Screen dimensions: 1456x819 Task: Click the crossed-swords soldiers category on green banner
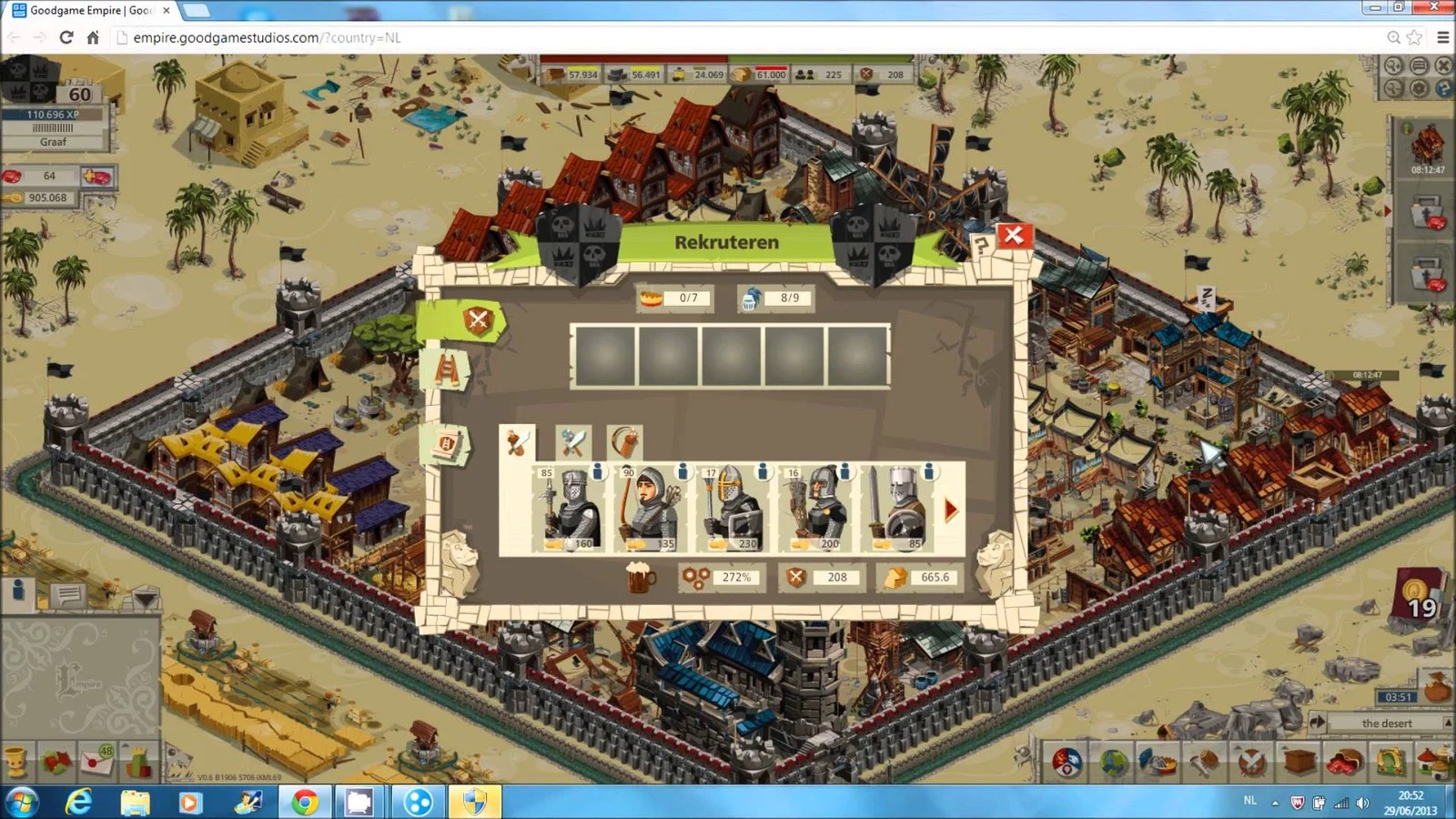pos(476,320)
